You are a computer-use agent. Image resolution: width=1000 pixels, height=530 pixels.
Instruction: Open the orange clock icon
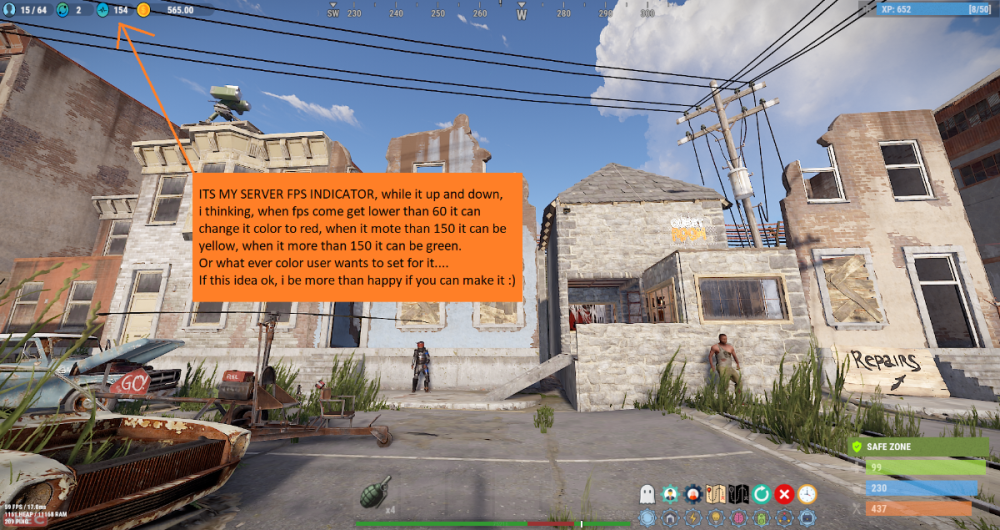(x=807, y=494)
